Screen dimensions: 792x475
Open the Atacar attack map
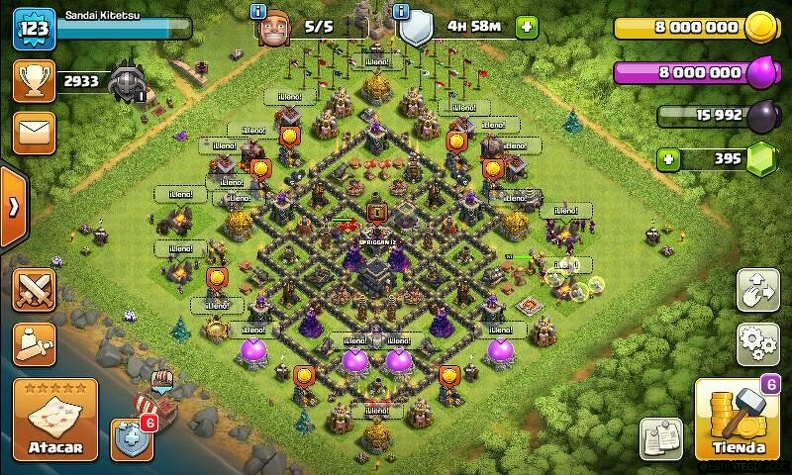pos(48,420)
